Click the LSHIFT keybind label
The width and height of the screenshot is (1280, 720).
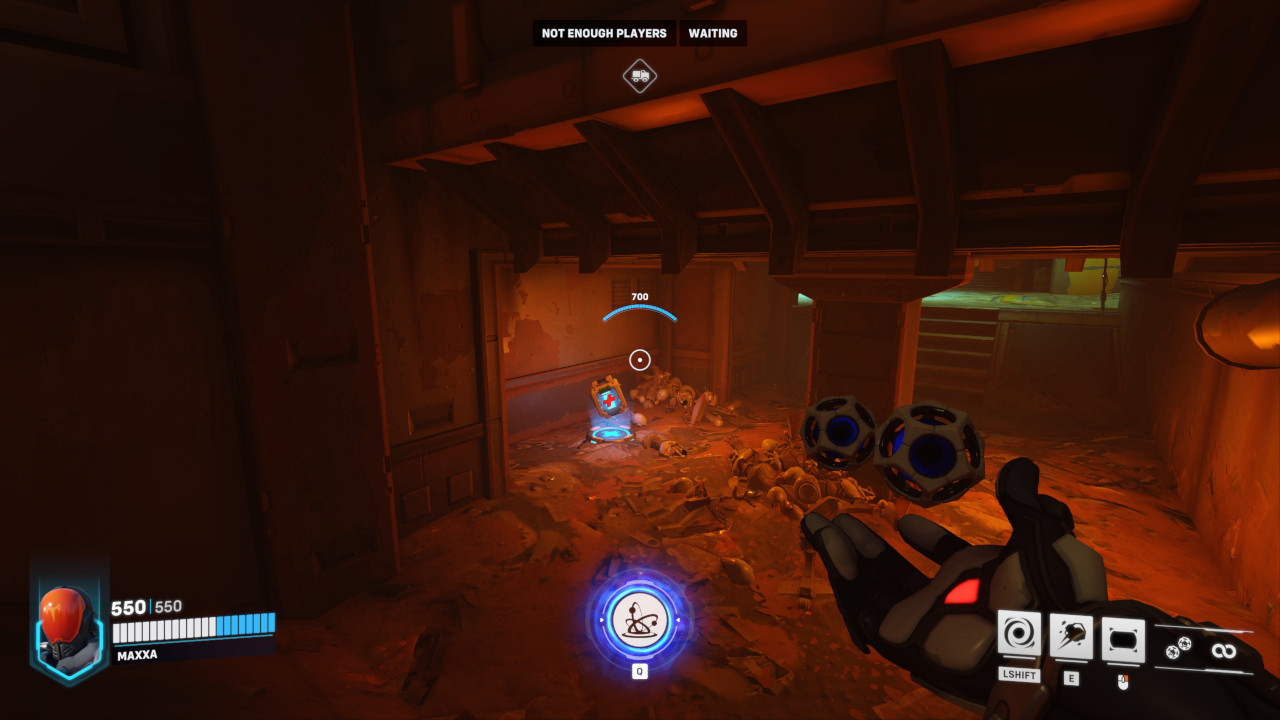1018,677
